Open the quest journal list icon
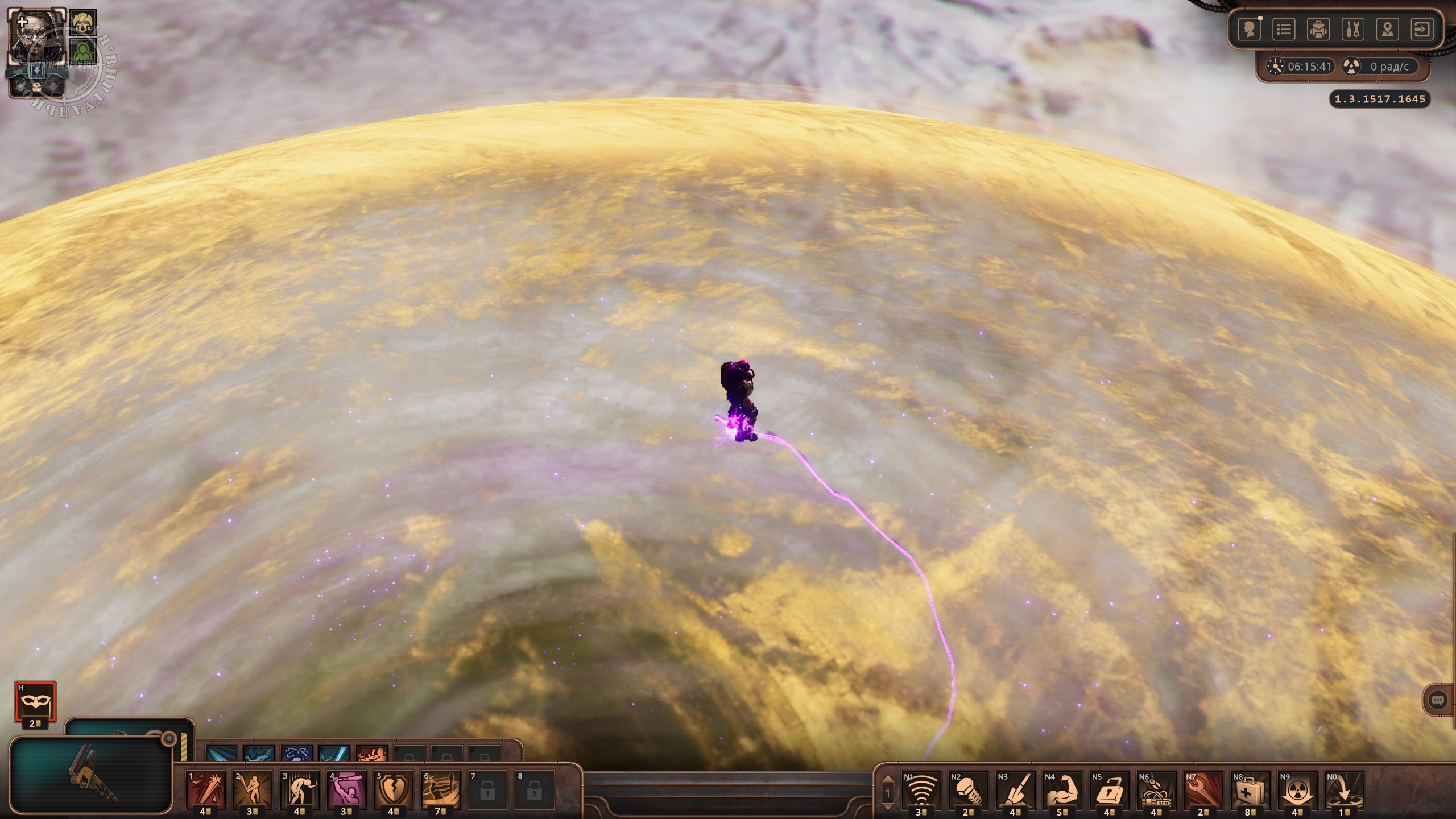 pos(1284,30)
